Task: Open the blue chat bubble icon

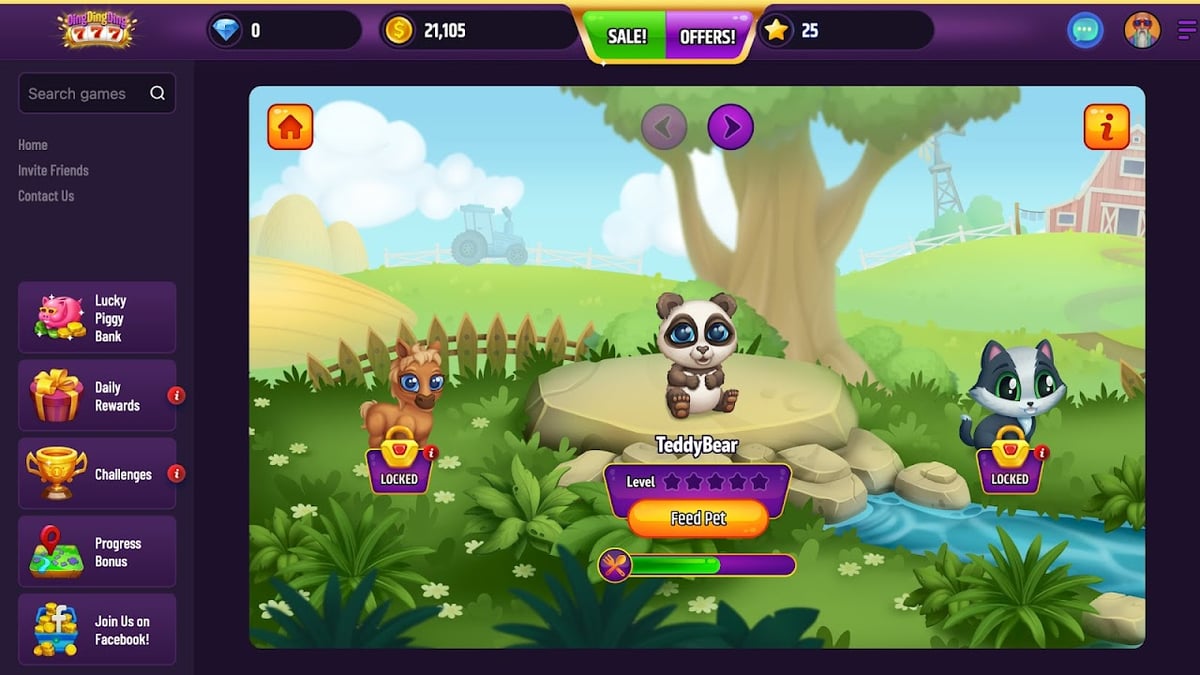Action: [x=1084, y=31]
